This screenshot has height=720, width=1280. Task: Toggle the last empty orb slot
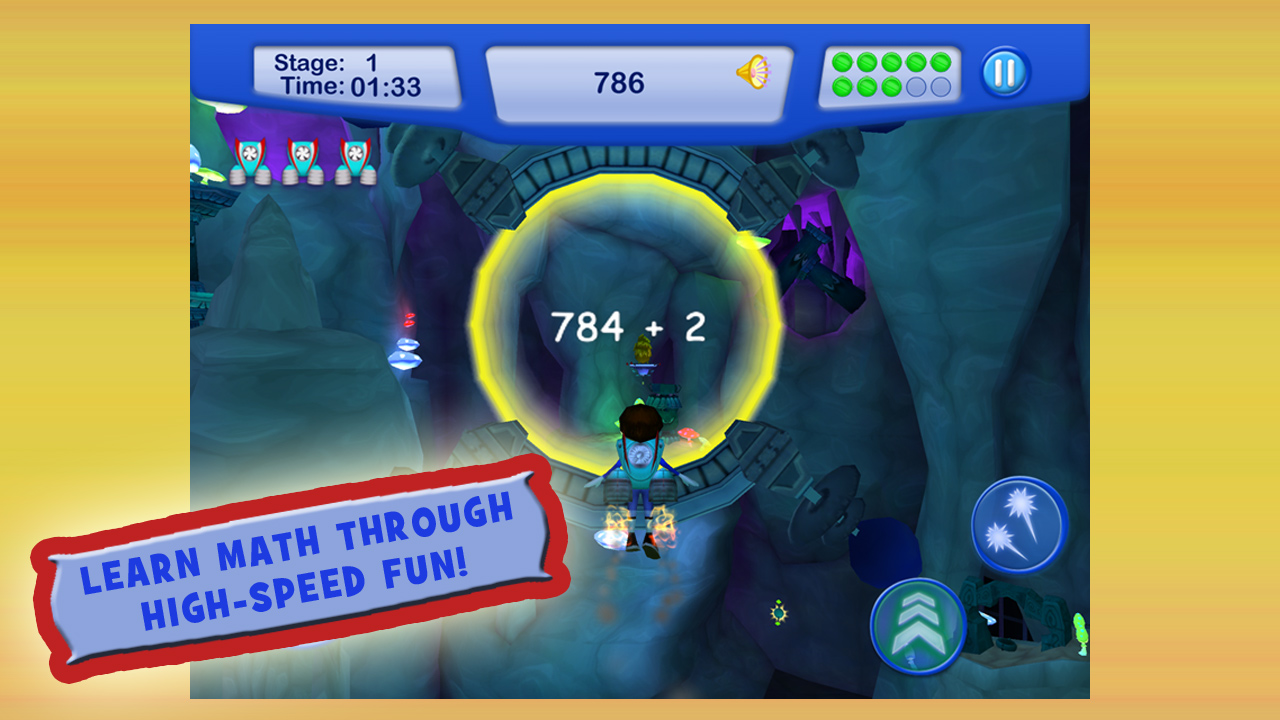point(940,86)
